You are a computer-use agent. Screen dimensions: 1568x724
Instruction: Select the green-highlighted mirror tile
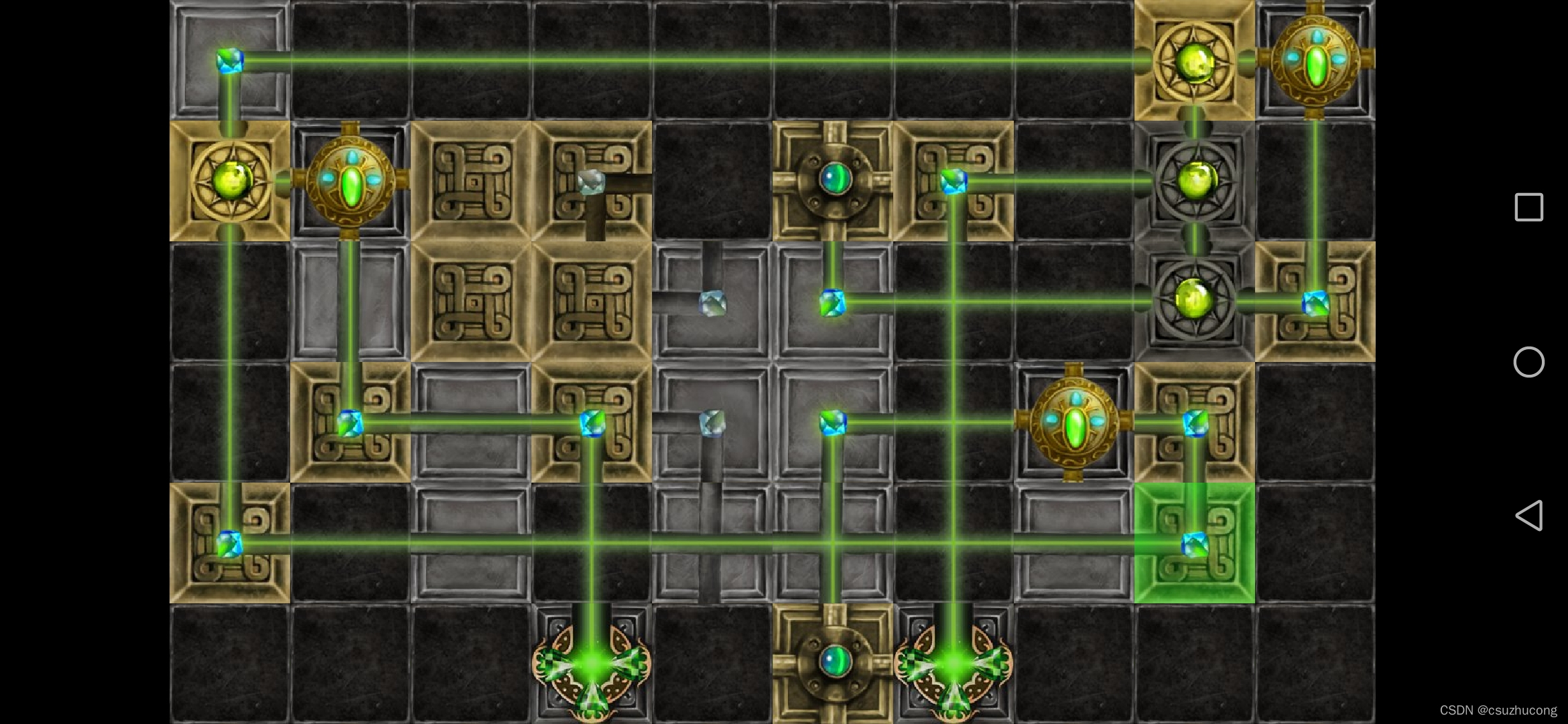[1194, 543]
